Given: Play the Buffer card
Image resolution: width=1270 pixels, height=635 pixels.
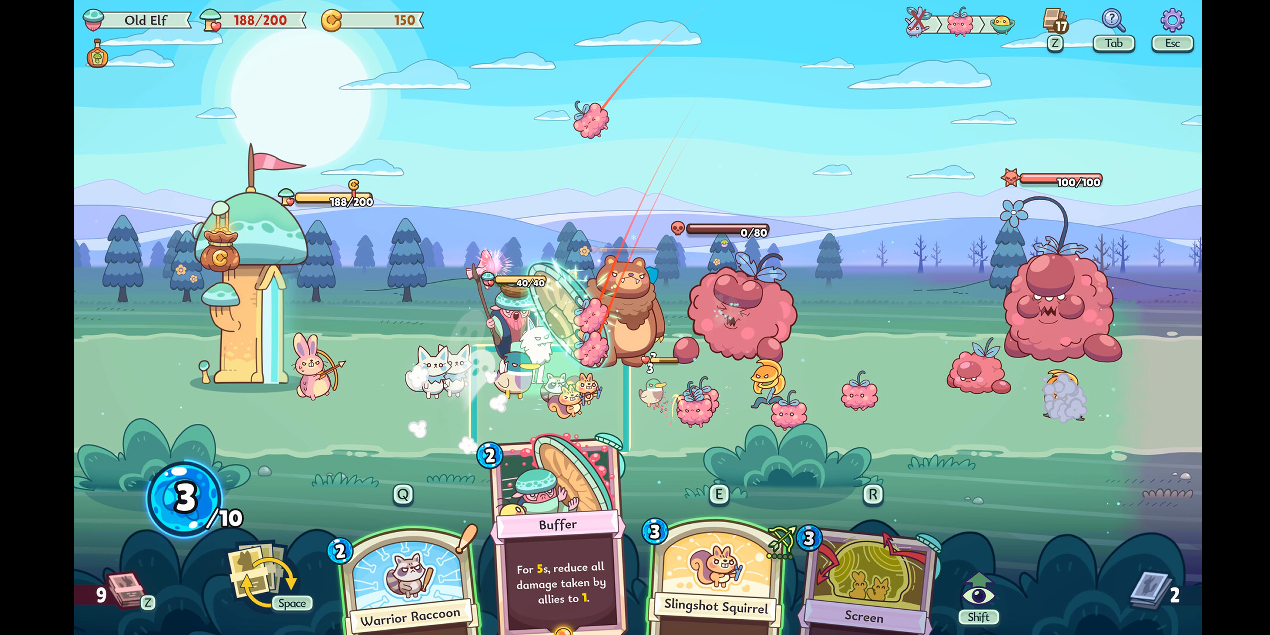Looking at the screenshot, I should [x=558, y=545].
